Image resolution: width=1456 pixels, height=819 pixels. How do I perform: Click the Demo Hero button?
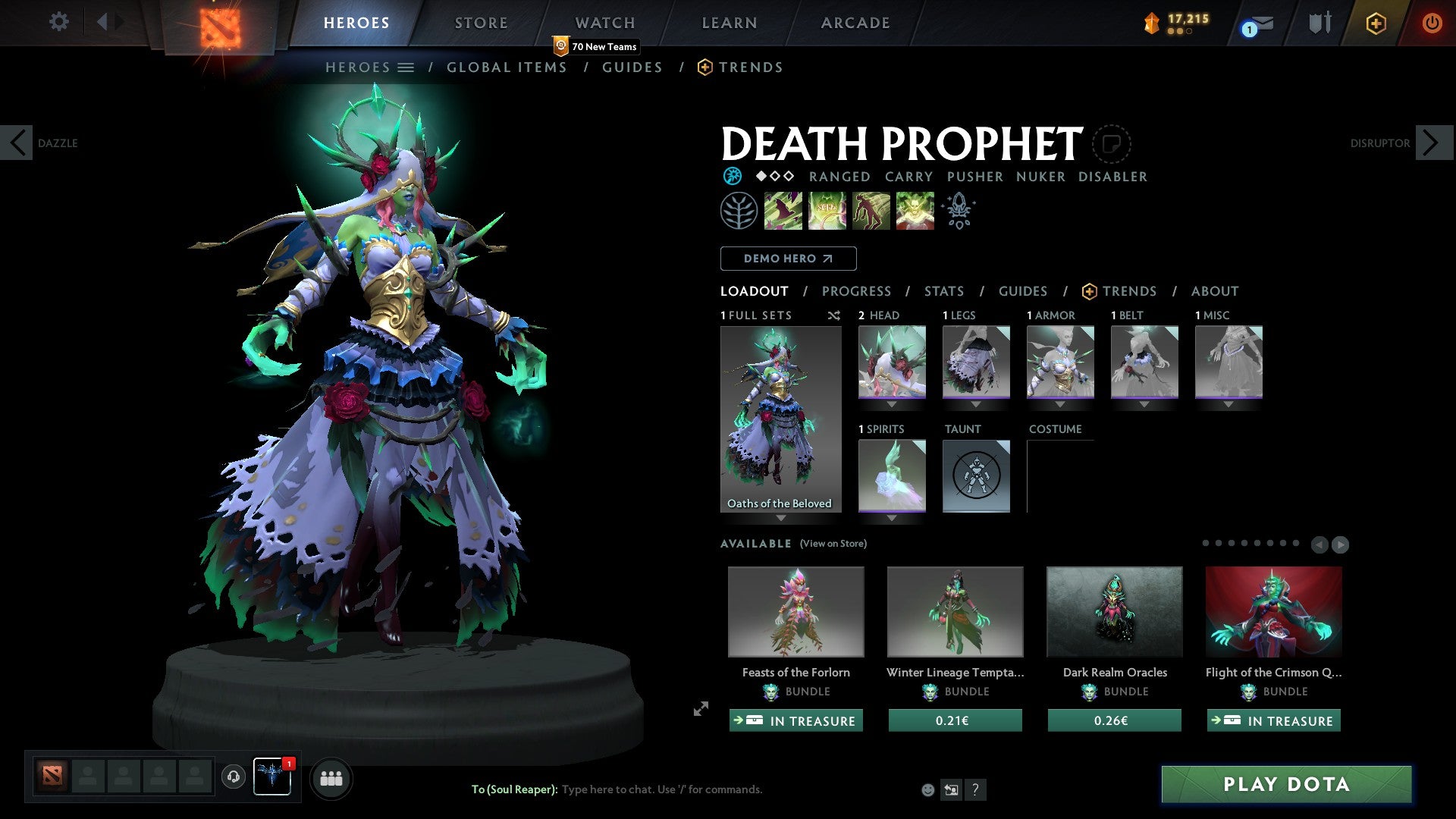tap(788, 259)
